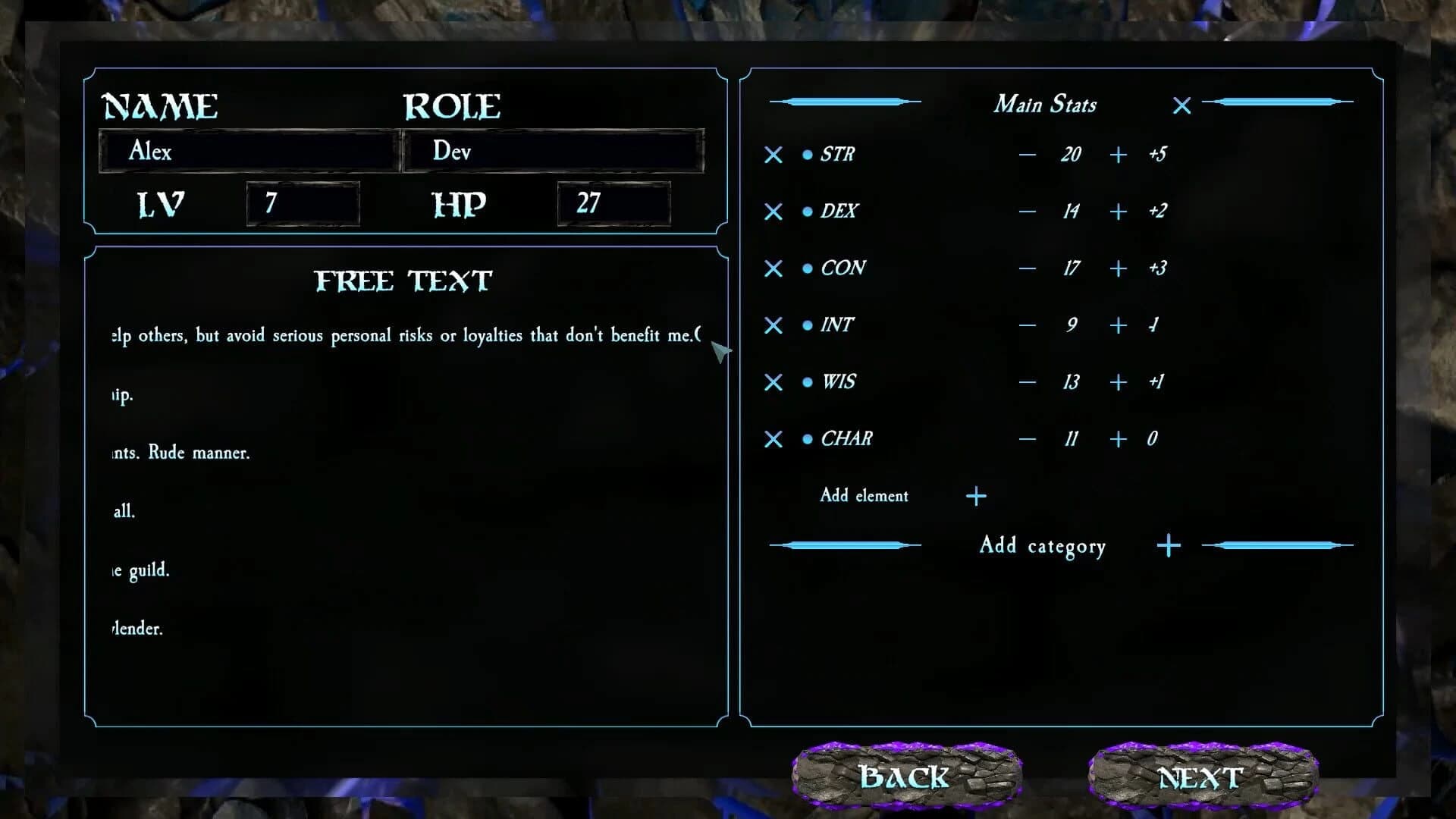Click the Name field showing Alex
Viewport: 1456px width, 819px height.
point(246,151)
